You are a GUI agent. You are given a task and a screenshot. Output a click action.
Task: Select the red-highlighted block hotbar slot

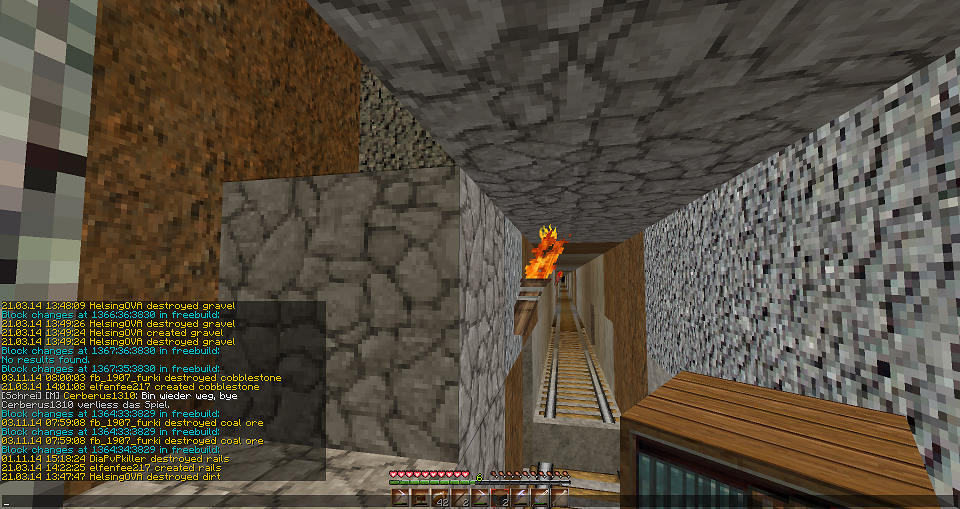click(500, 498)
